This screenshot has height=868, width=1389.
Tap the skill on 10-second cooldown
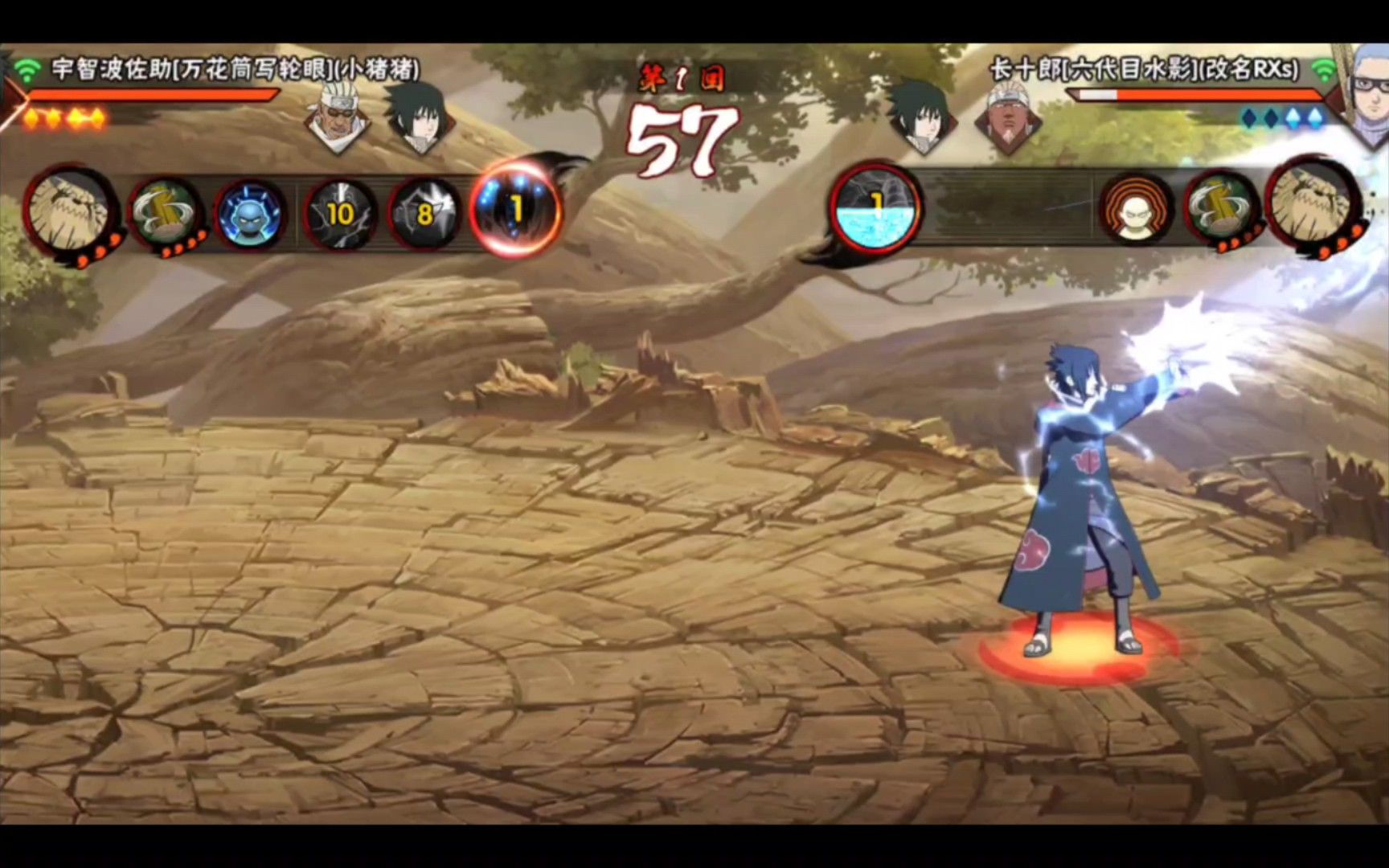pos(341,214)
